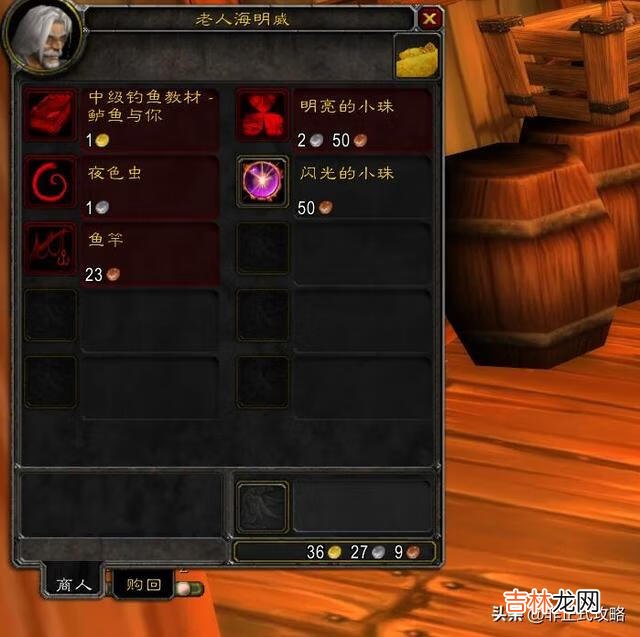640x637 pixels.
Task: Close the merchant window
Action: (x=430, y=18)
